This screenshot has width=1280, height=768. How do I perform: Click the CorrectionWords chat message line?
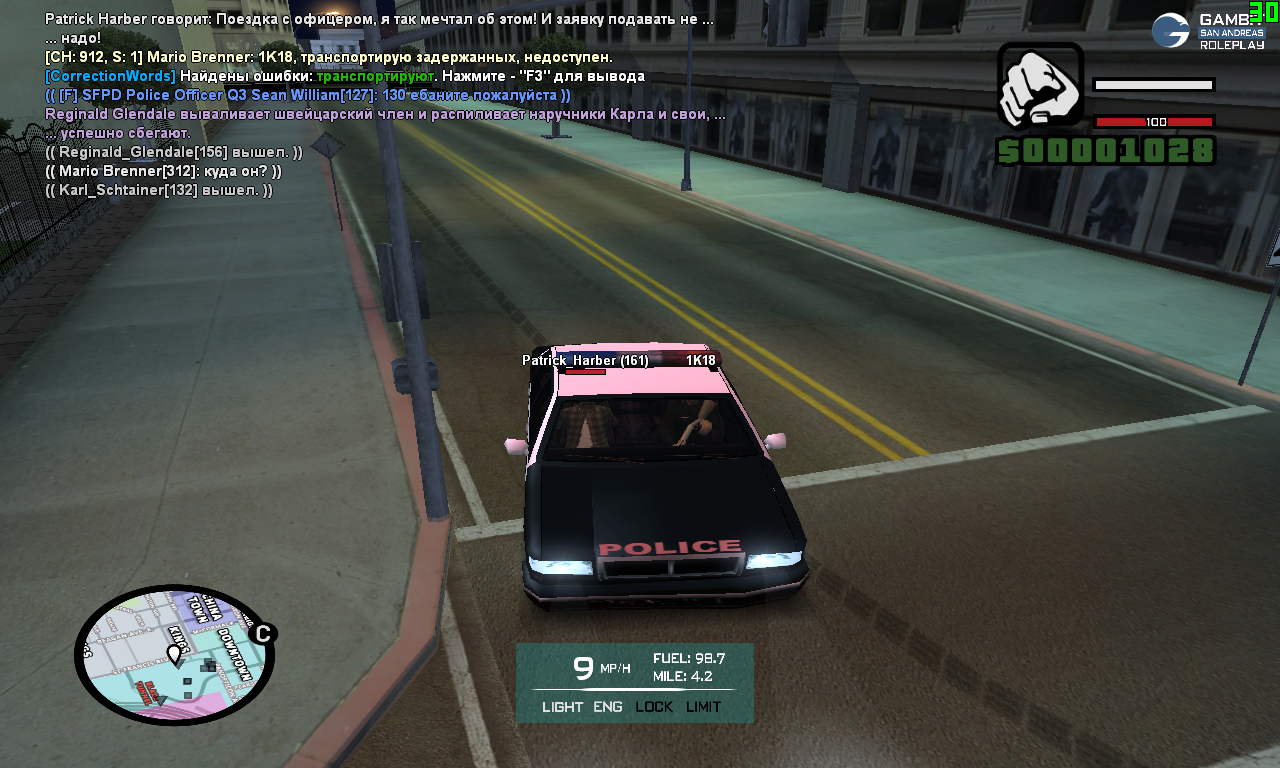tap(345, 76)
